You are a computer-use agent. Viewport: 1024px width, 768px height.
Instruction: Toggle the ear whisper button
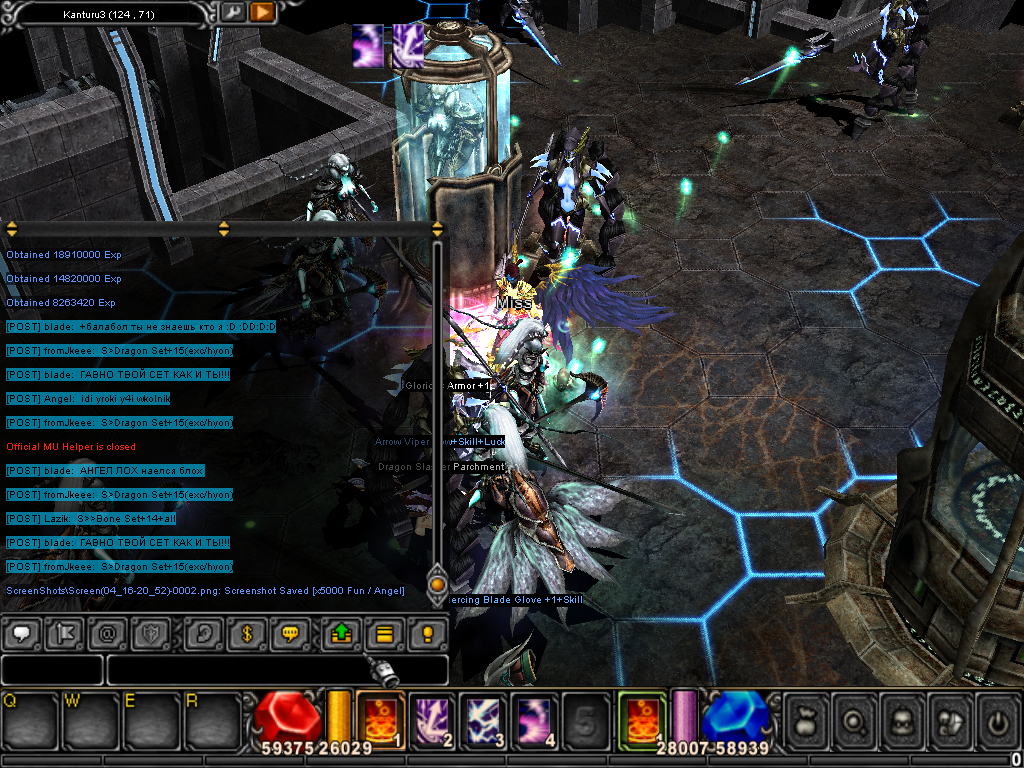tap(206, 633)
